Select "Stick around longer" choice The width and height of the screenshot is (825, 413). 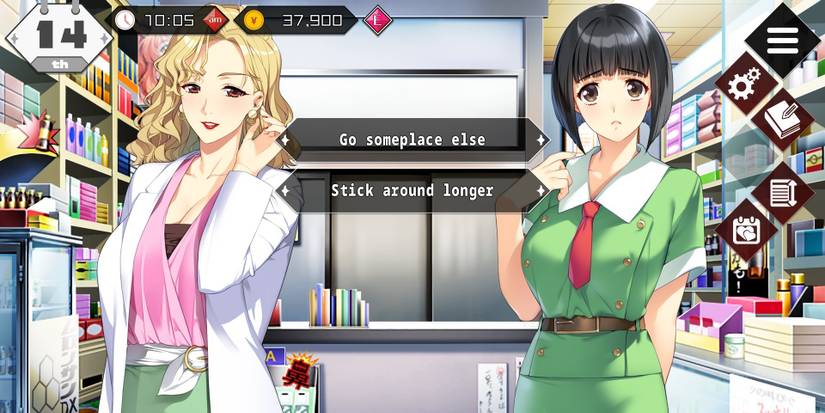pyautogui.click(x=412, y=190)
